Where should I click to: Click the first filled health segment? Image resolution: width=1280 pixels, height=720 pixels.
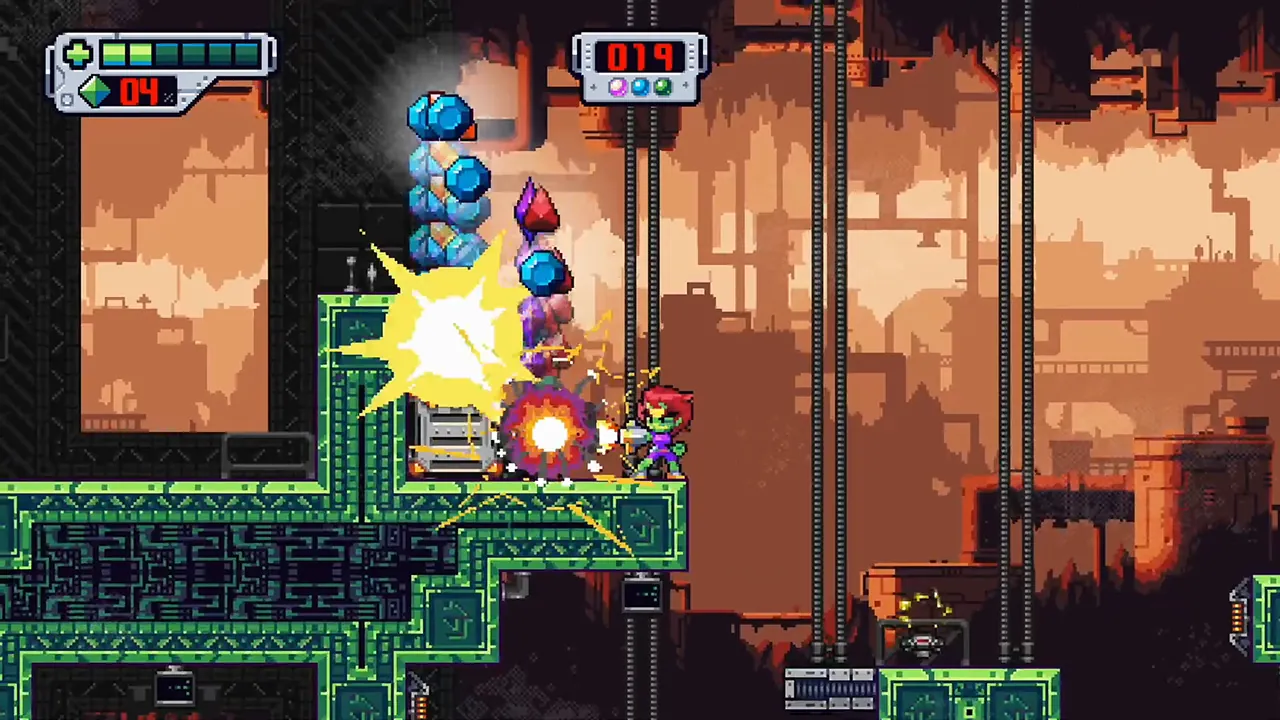pos(113,54)
